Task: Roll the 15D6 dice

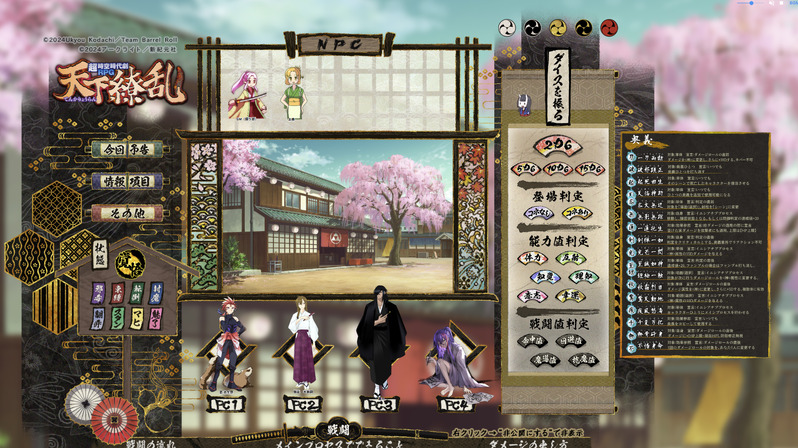Action: point(591,168)
